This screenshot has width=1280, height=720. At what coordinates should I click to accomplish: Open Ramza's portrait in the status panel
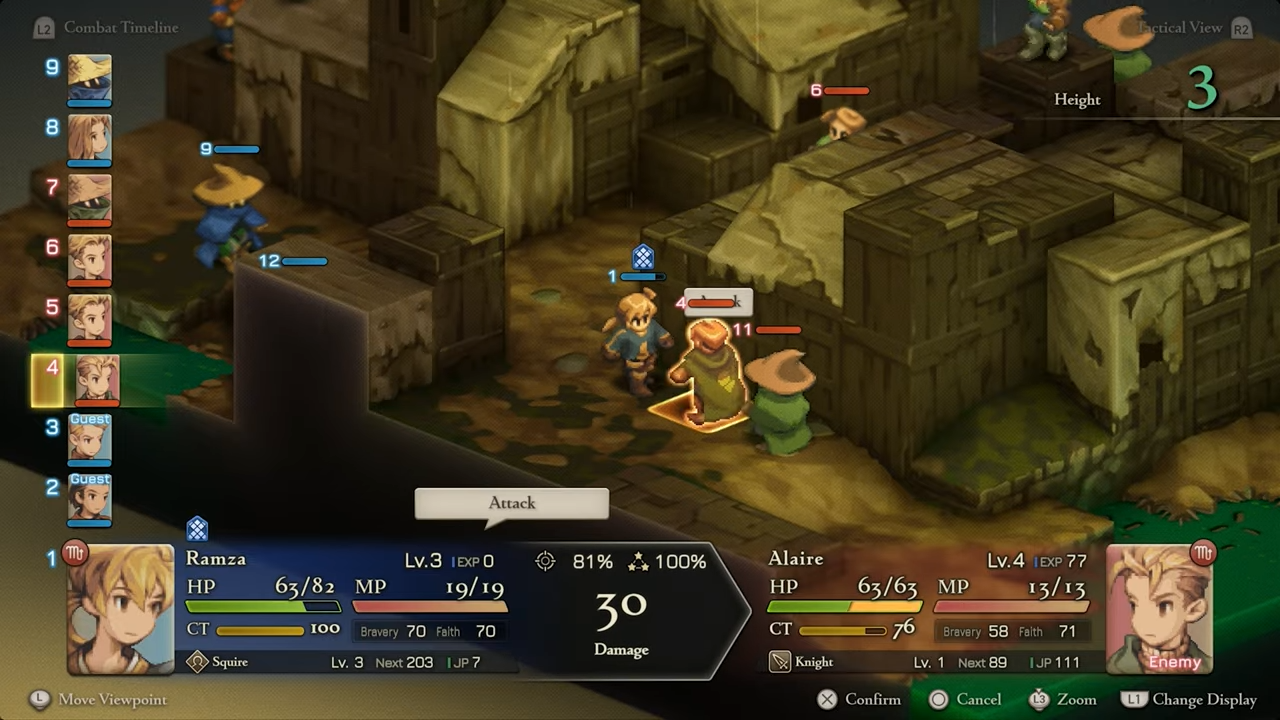coord(120,609)
